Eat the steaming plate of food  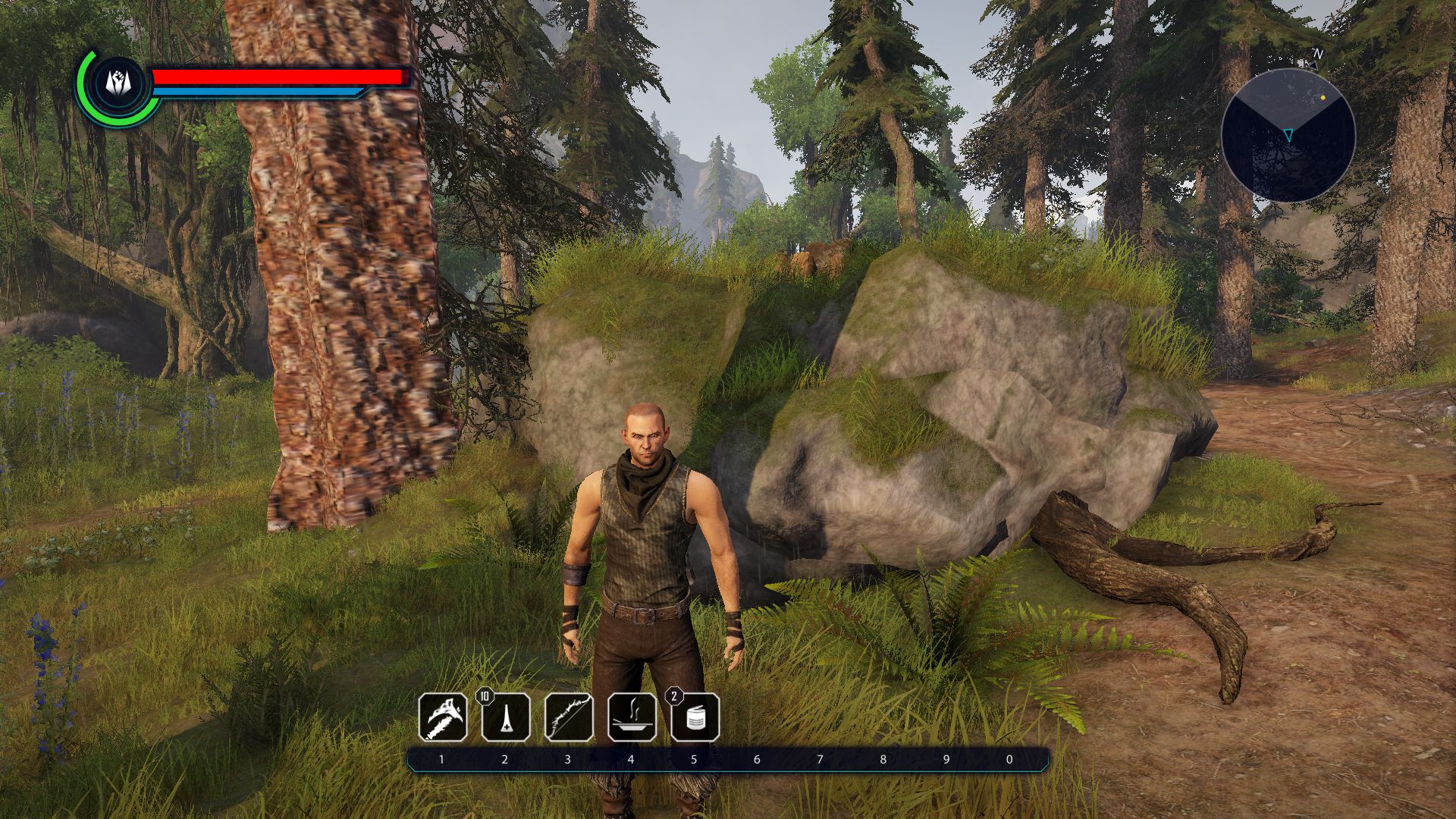click(x=632, y=717)
